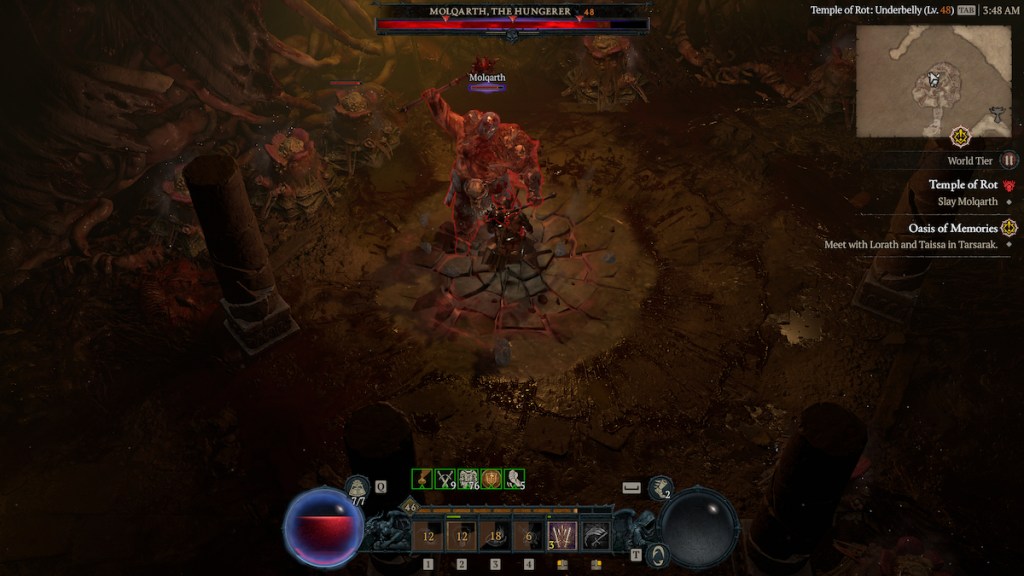Open the minimap in the corner
This screenshot has width=1024, height=576.
pos(919,80)
